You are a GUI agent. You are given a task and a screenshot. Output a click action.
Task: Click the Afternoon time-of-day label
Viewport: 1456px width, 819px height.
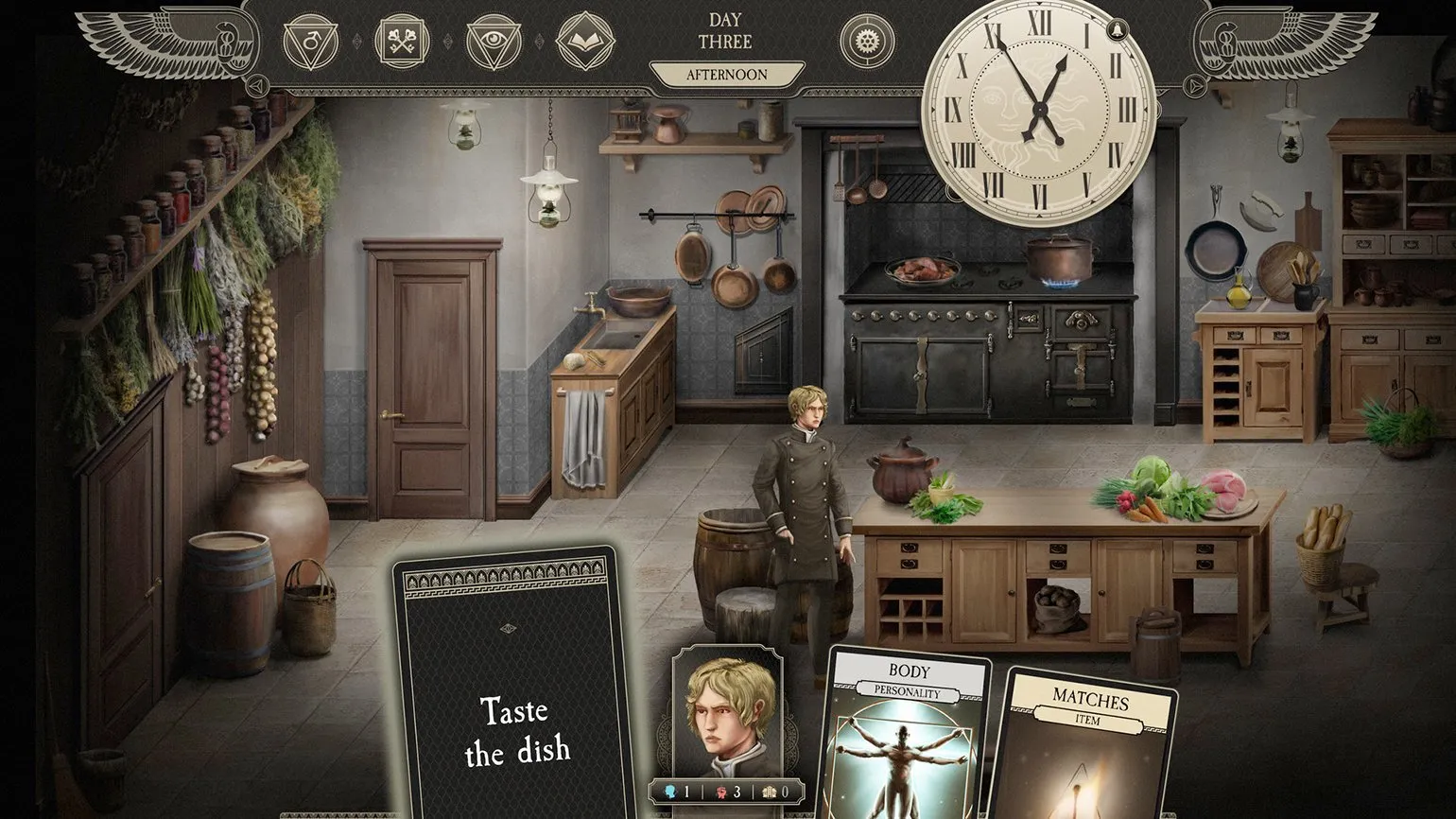[726, 75]
